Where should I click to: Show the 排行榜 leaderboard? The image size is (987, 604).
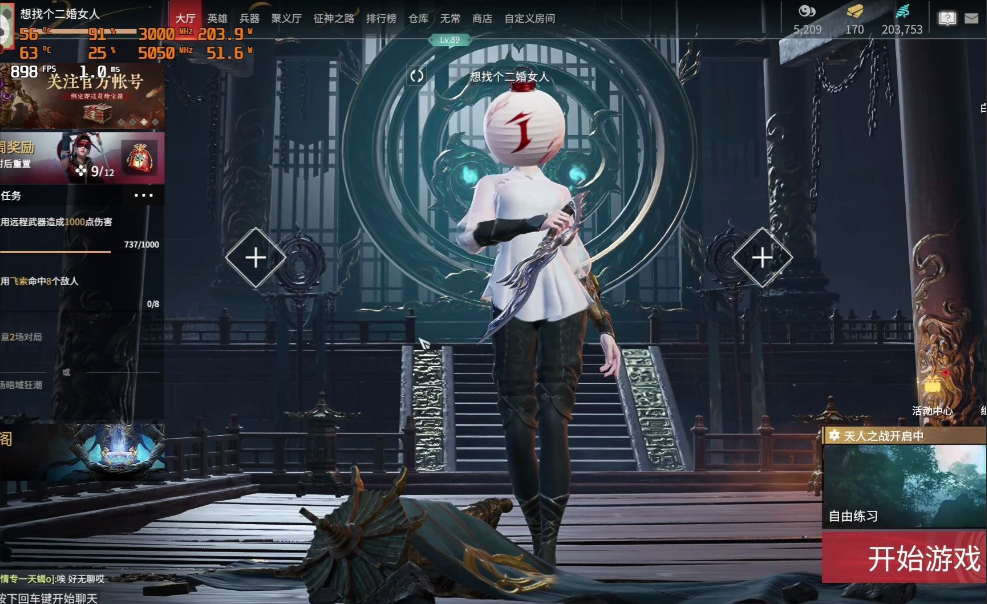pyautogui.click(x=381, y=18)
